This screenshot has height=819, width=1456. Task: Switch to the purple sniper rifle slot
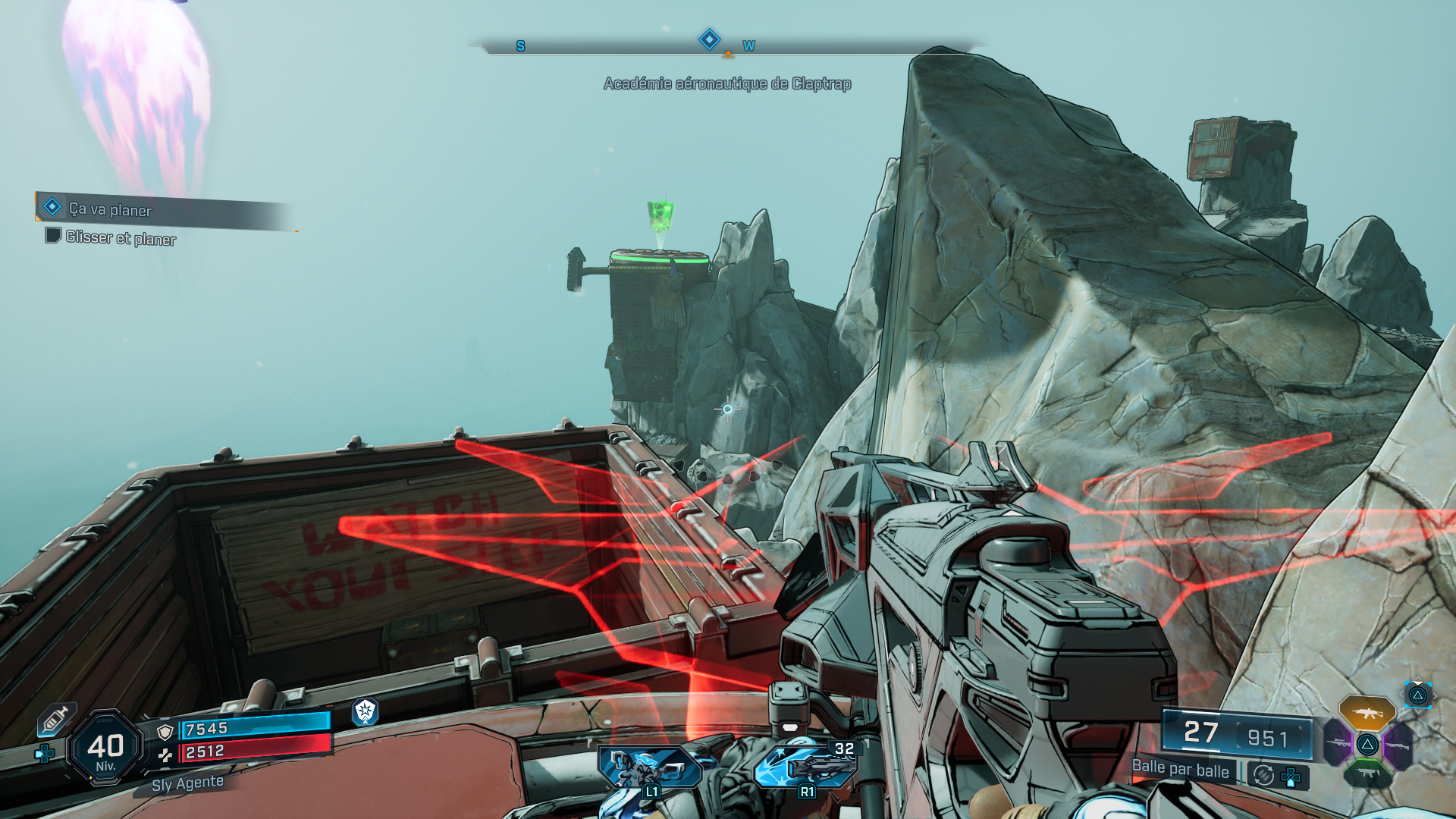point(1338,744)
